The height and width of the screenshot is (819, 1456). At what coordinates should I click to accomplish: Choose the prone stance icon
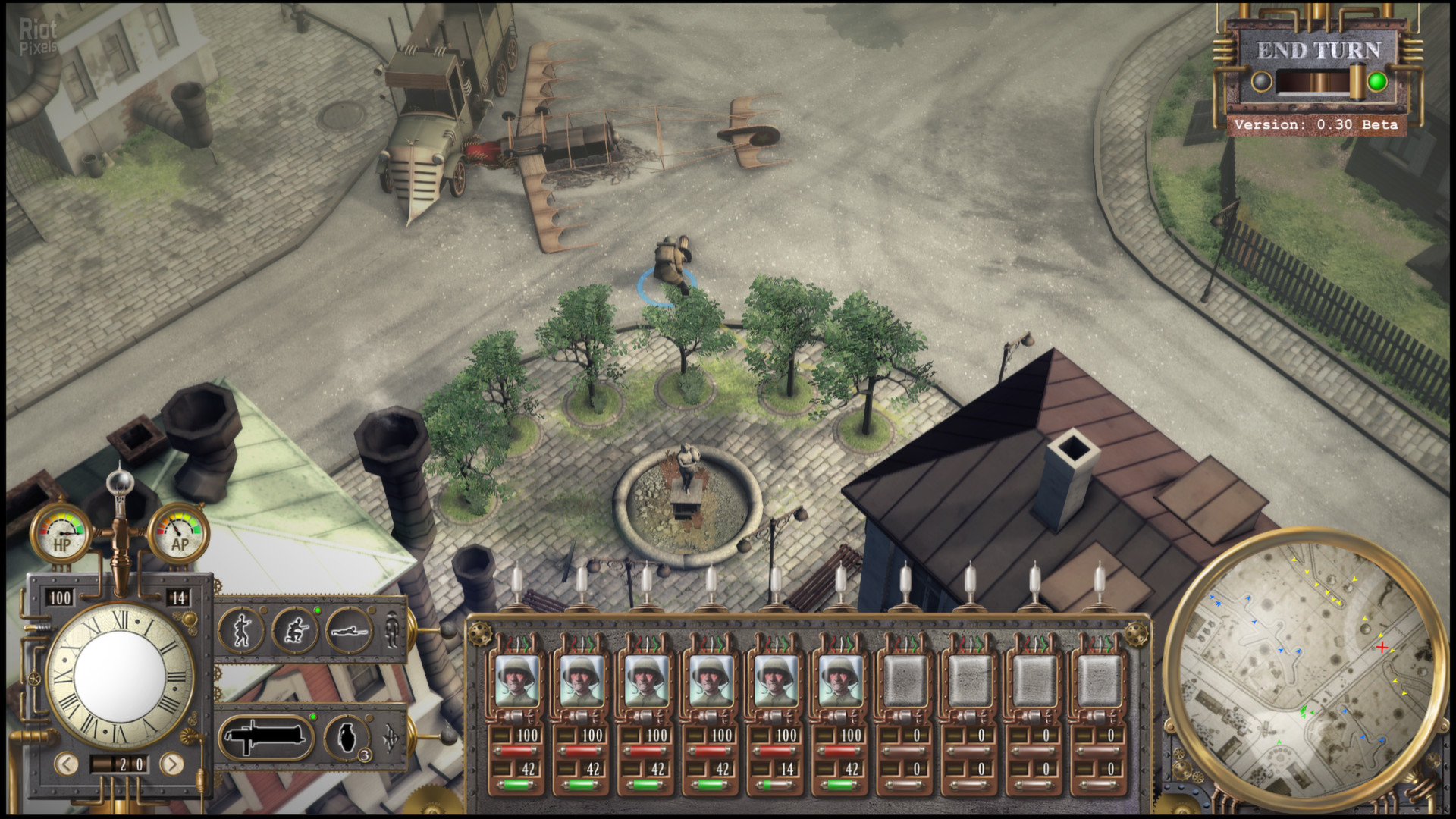coord(349,630)
